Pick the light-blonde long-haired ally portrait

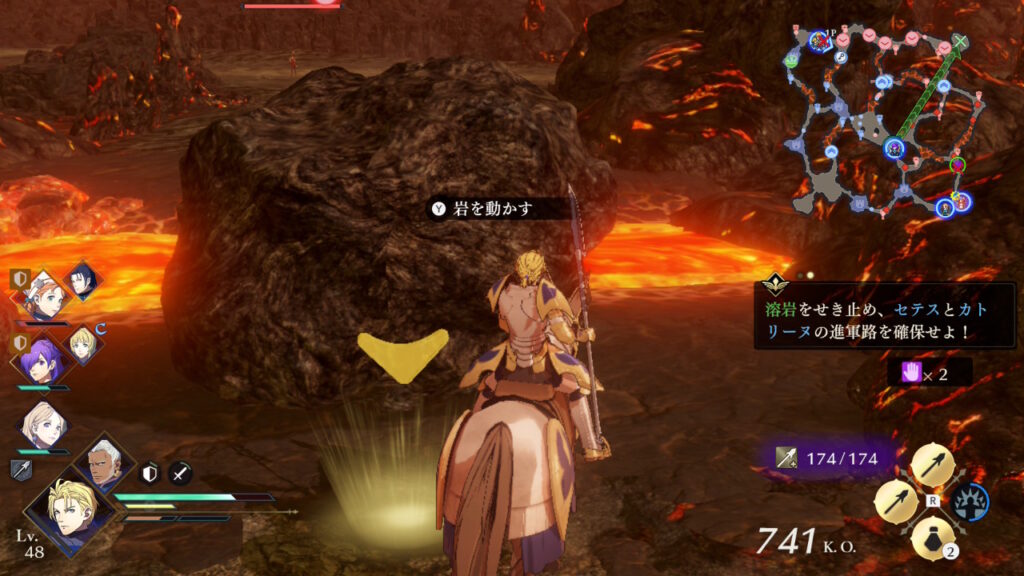coord(43,426)
